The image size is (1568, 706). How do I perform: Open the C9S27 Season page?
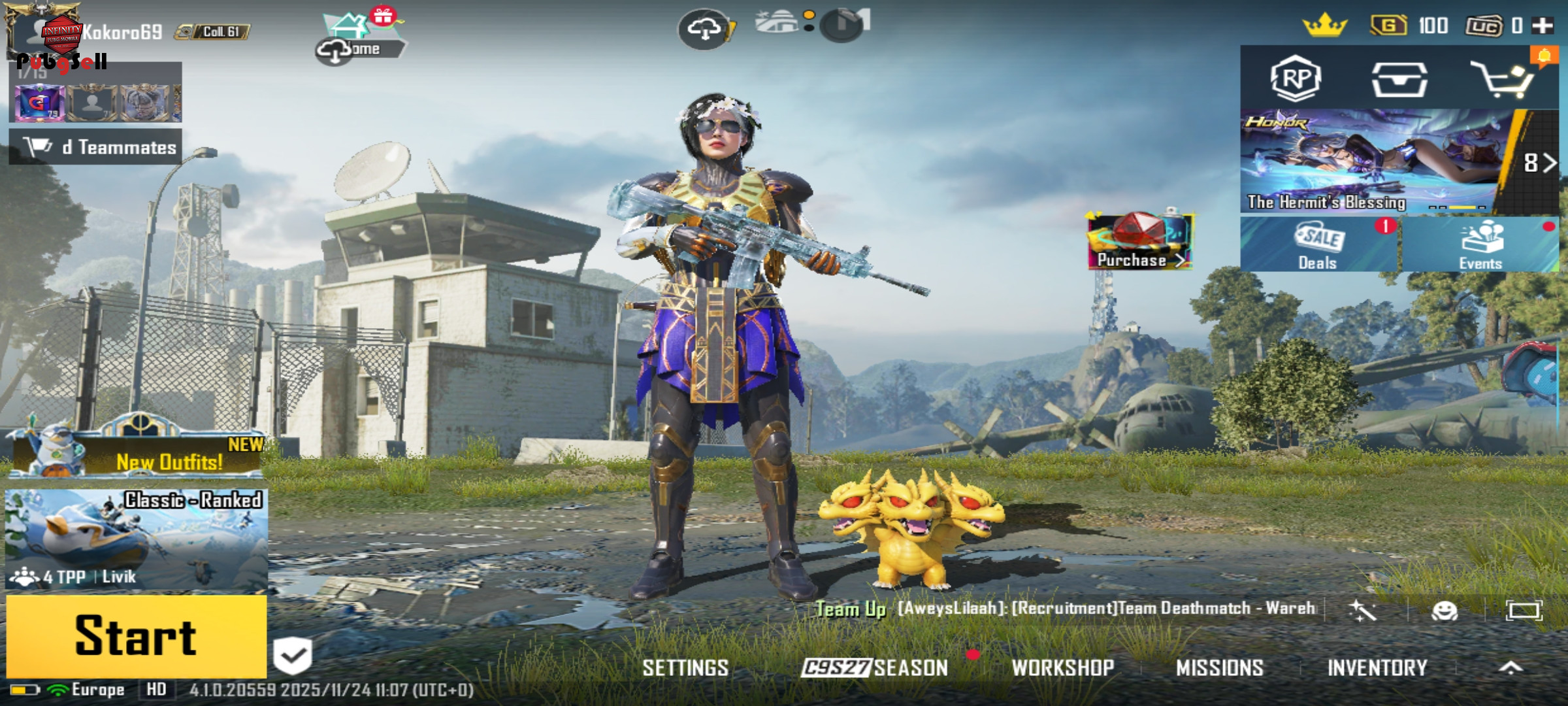pos(875,667)
